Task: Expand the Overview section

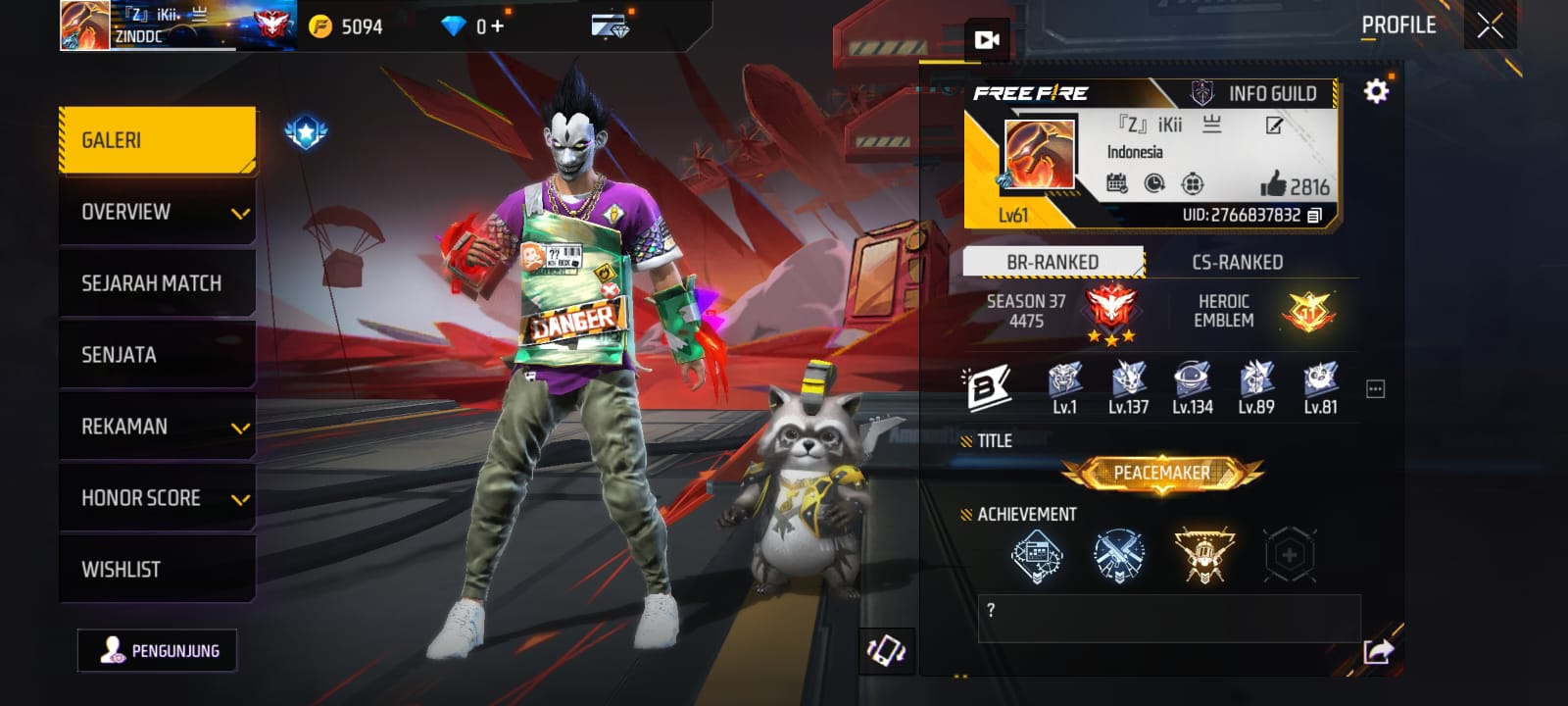Action: click(157, 212)
